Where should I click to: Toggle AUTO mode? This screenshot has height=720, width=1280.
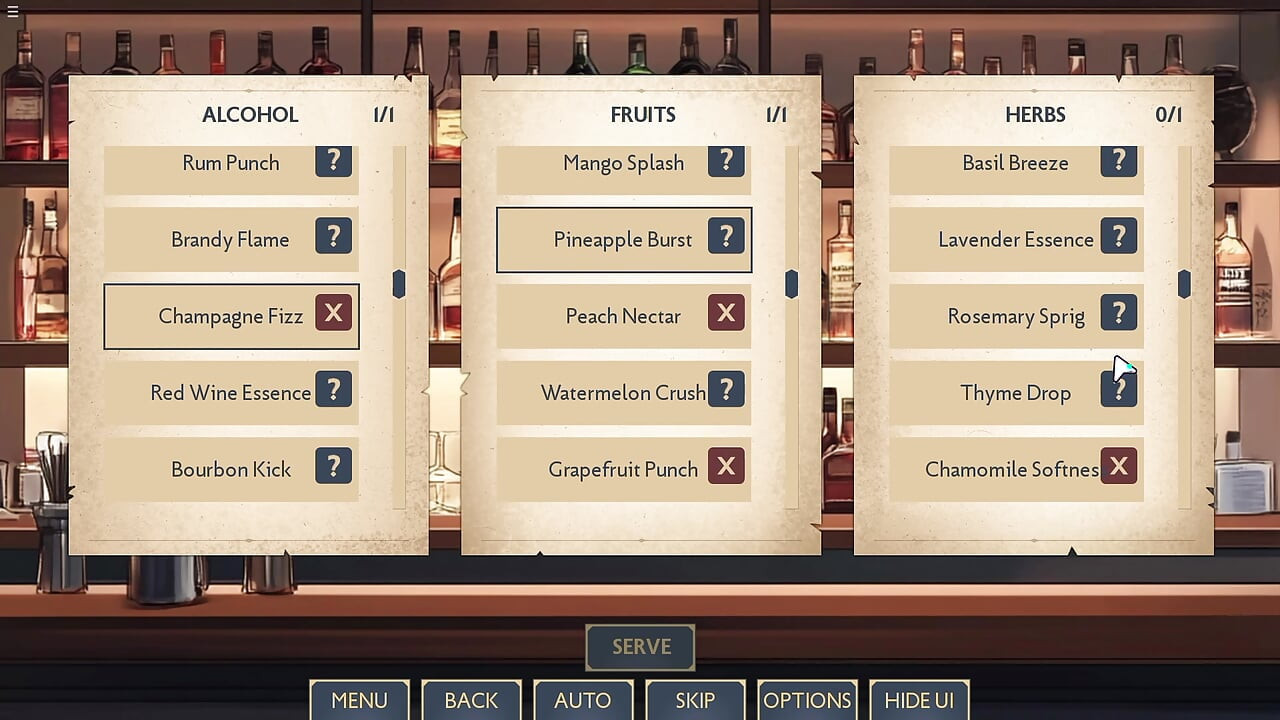point(583,700)
